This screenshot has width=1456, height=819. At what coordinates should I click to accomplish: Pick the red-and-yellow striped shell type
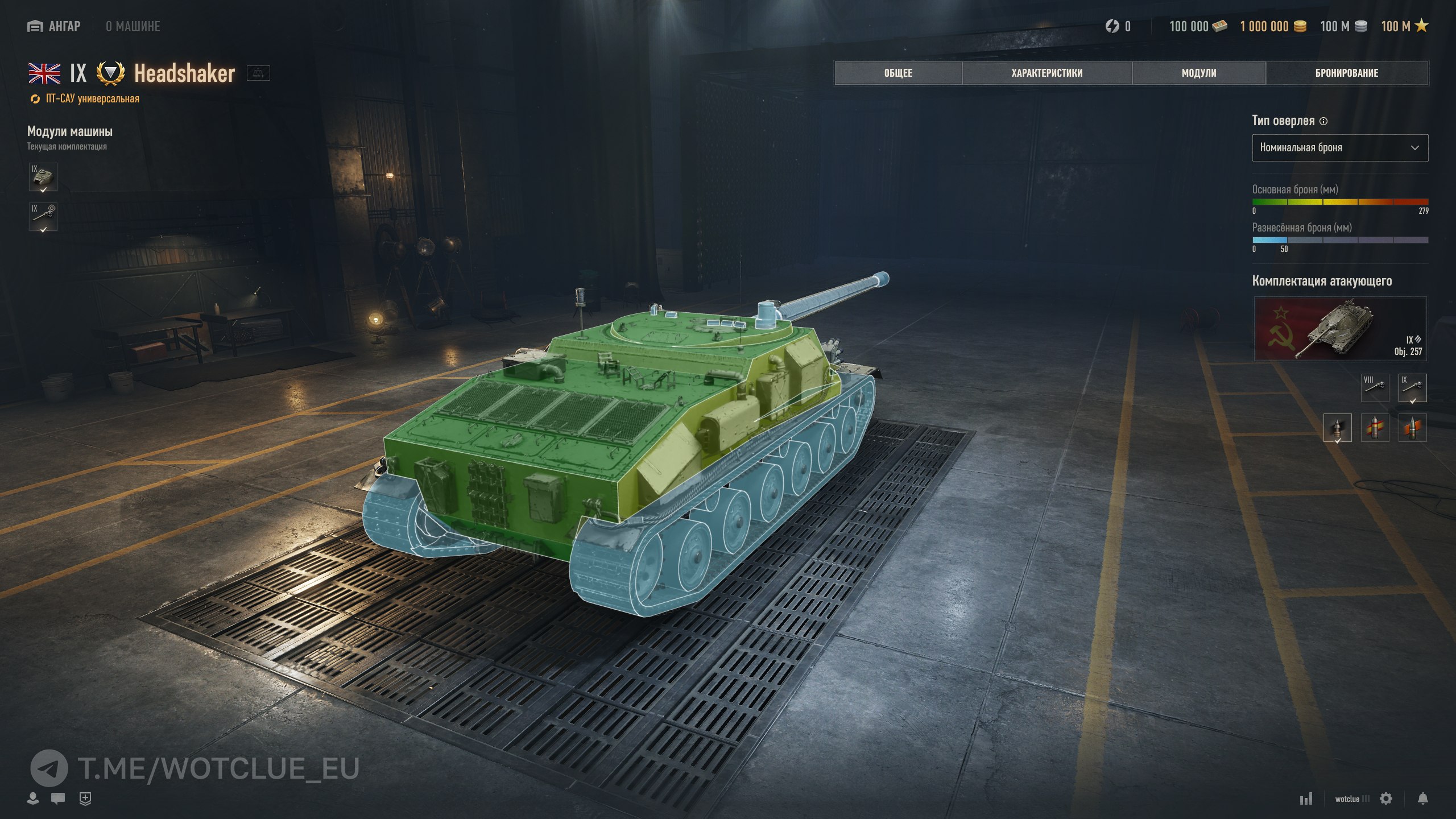pos(1375,428)
